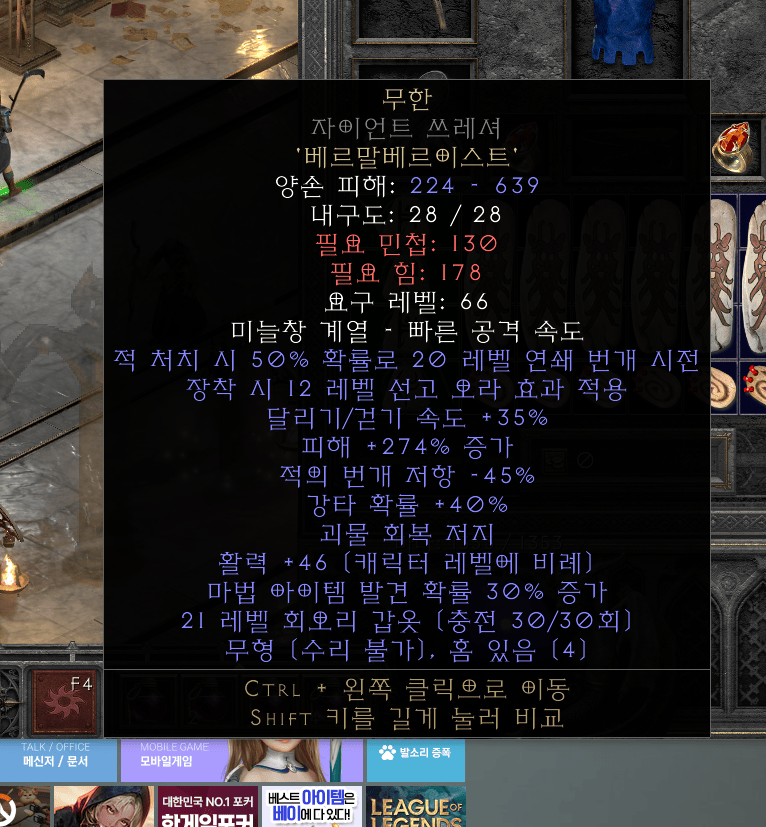Screen dimensions: 766x827
Task: Open the League of Legends thumbnail
Action: tap(415, 806)
